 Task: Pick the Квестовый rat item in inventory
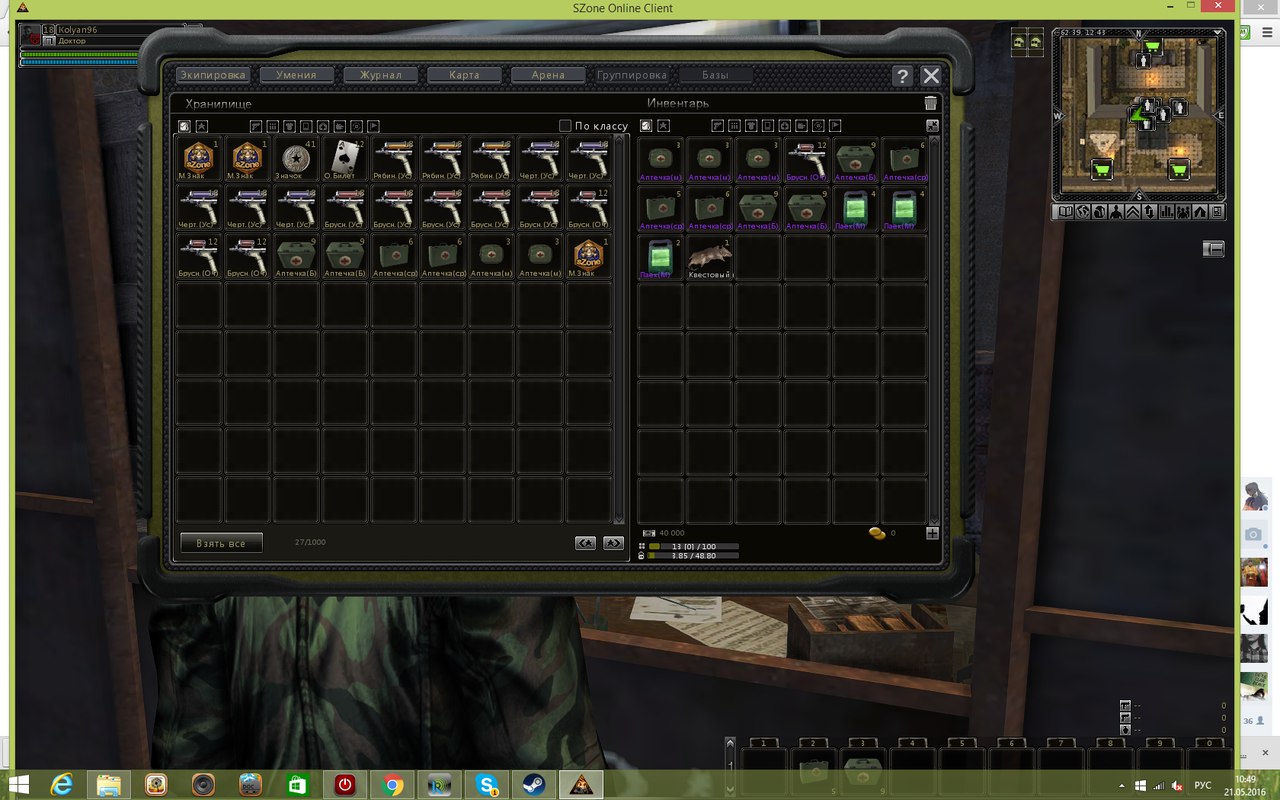pos(710,258)
